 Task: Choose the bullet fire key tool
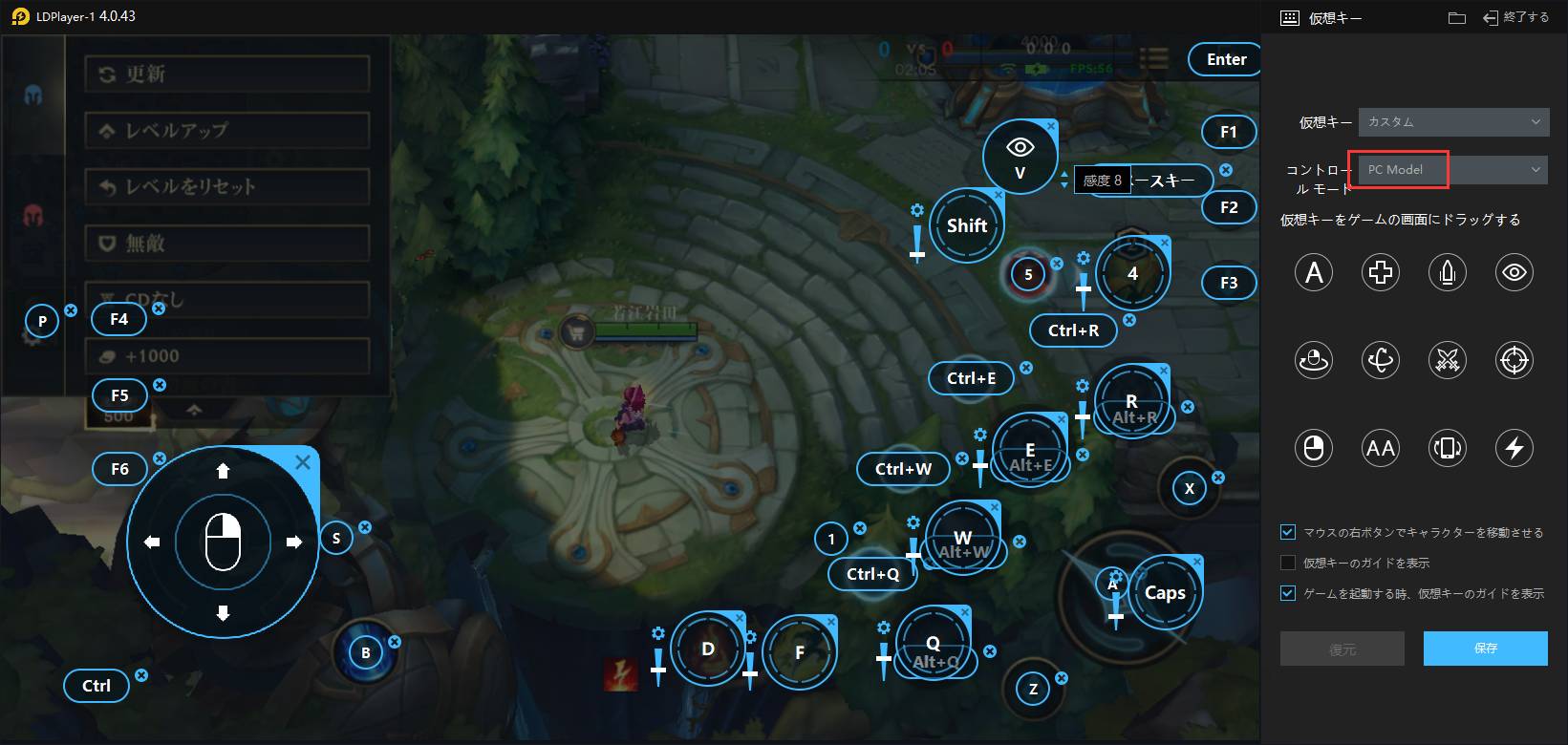coord(1448,273)
